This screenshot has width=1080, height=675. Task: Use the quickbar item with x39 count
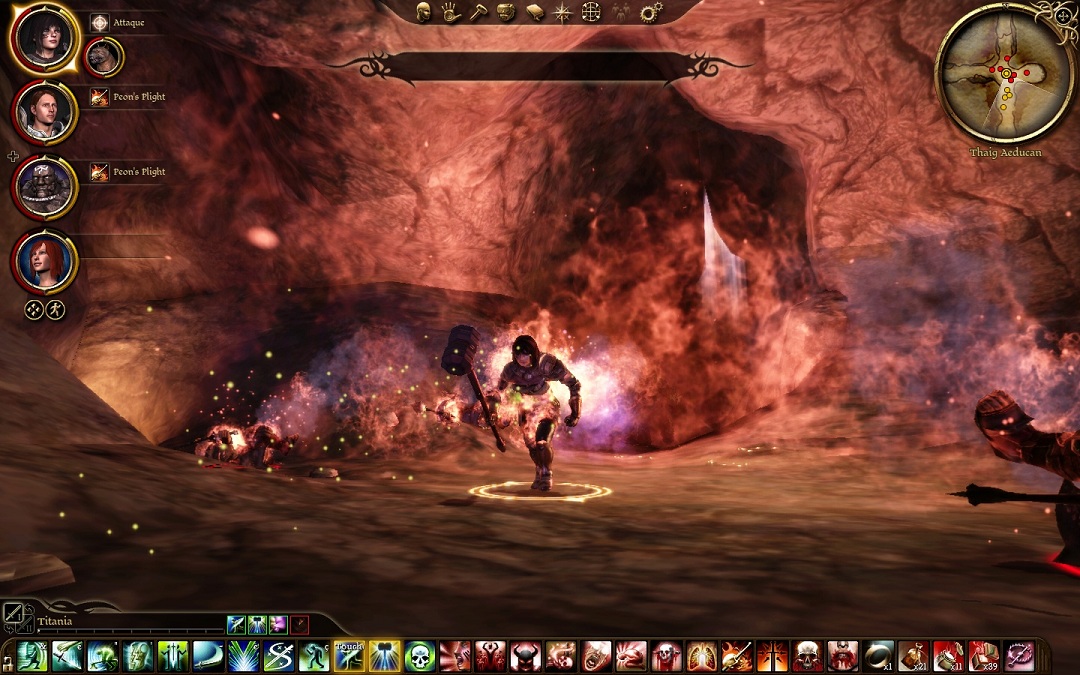coord(984,656)
